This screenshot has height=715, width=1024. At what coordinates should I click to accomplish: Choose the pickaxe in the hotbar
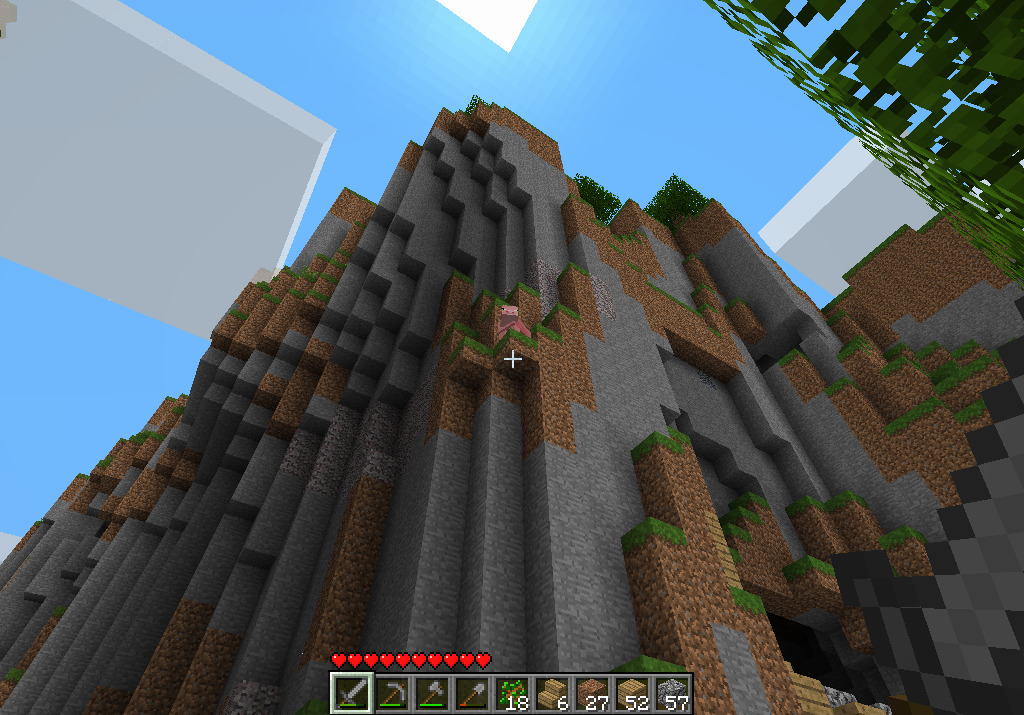point(392,693)
